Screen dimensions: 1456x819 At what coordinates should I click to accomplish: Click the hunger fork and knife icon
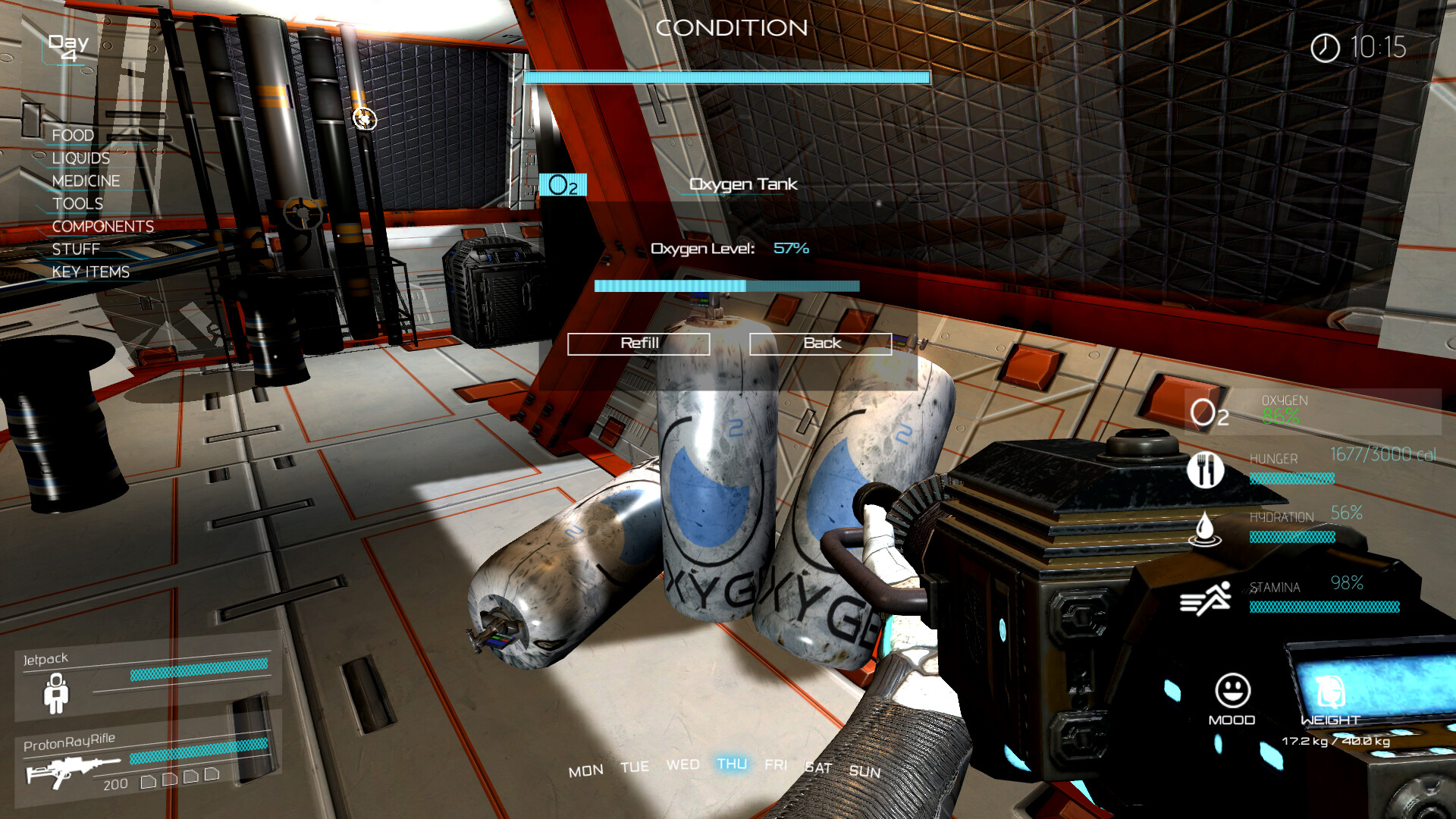1205,469
